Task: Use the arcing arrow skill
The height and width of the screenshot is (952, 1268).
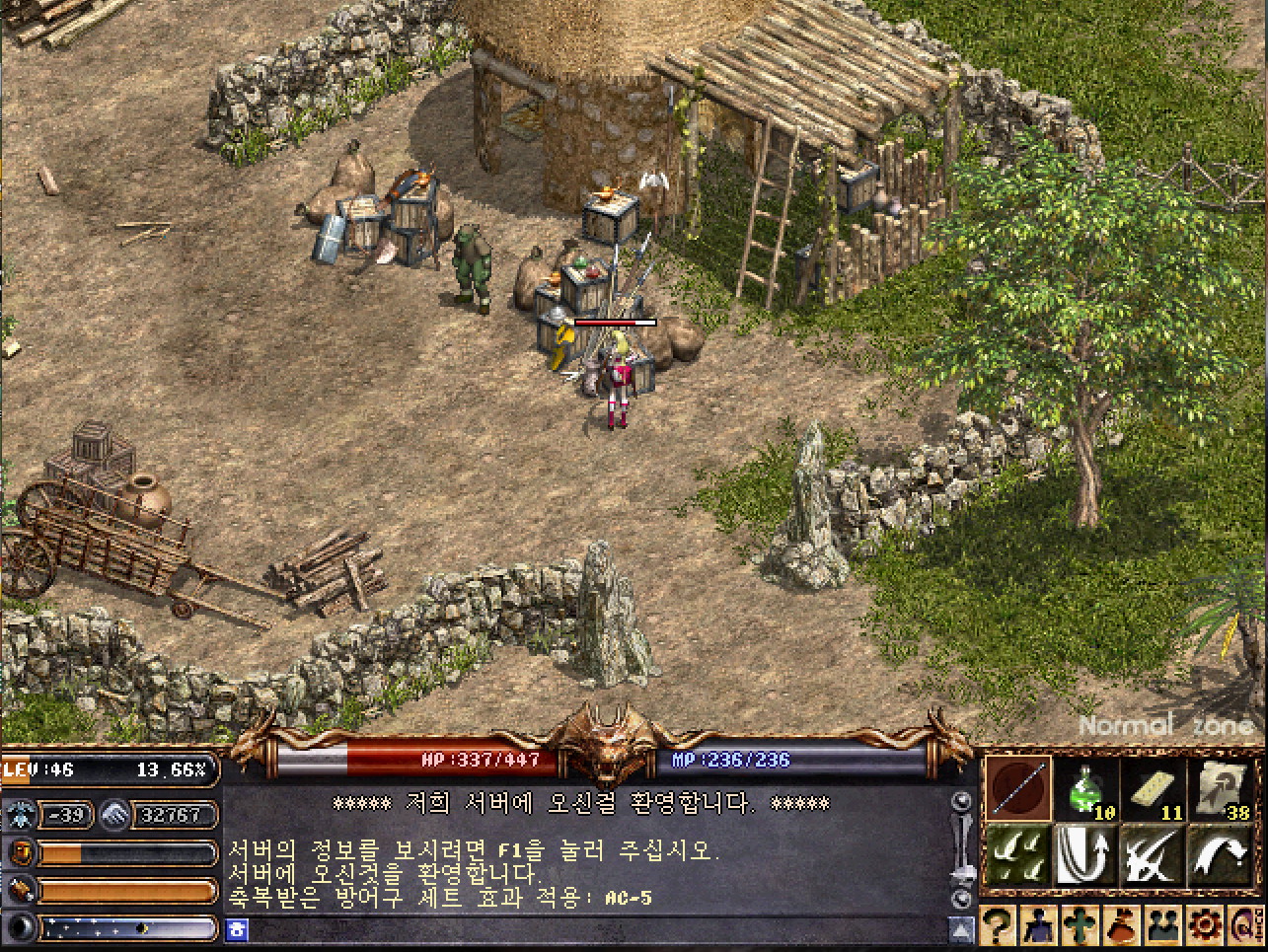Action: pyautogui.click(x=1222, y=854)
